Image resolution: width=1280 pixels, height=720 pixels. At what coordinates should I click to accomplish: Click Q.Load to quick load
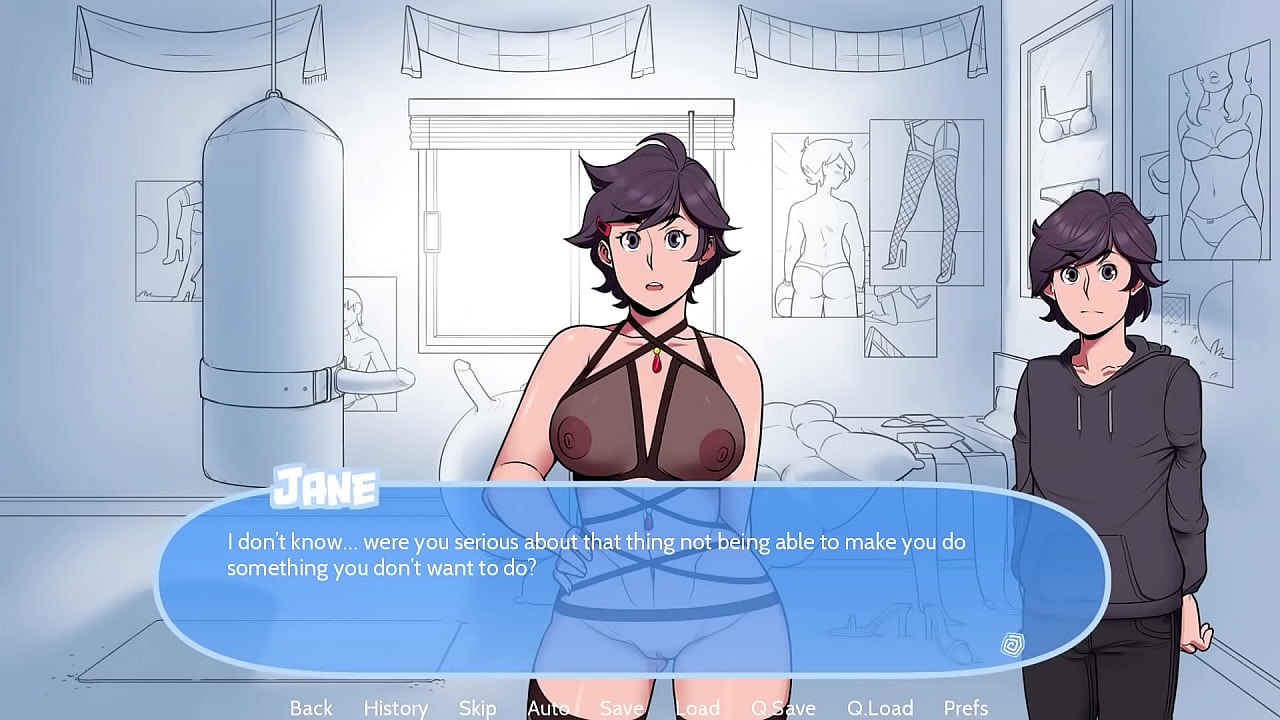pos(880,708)
